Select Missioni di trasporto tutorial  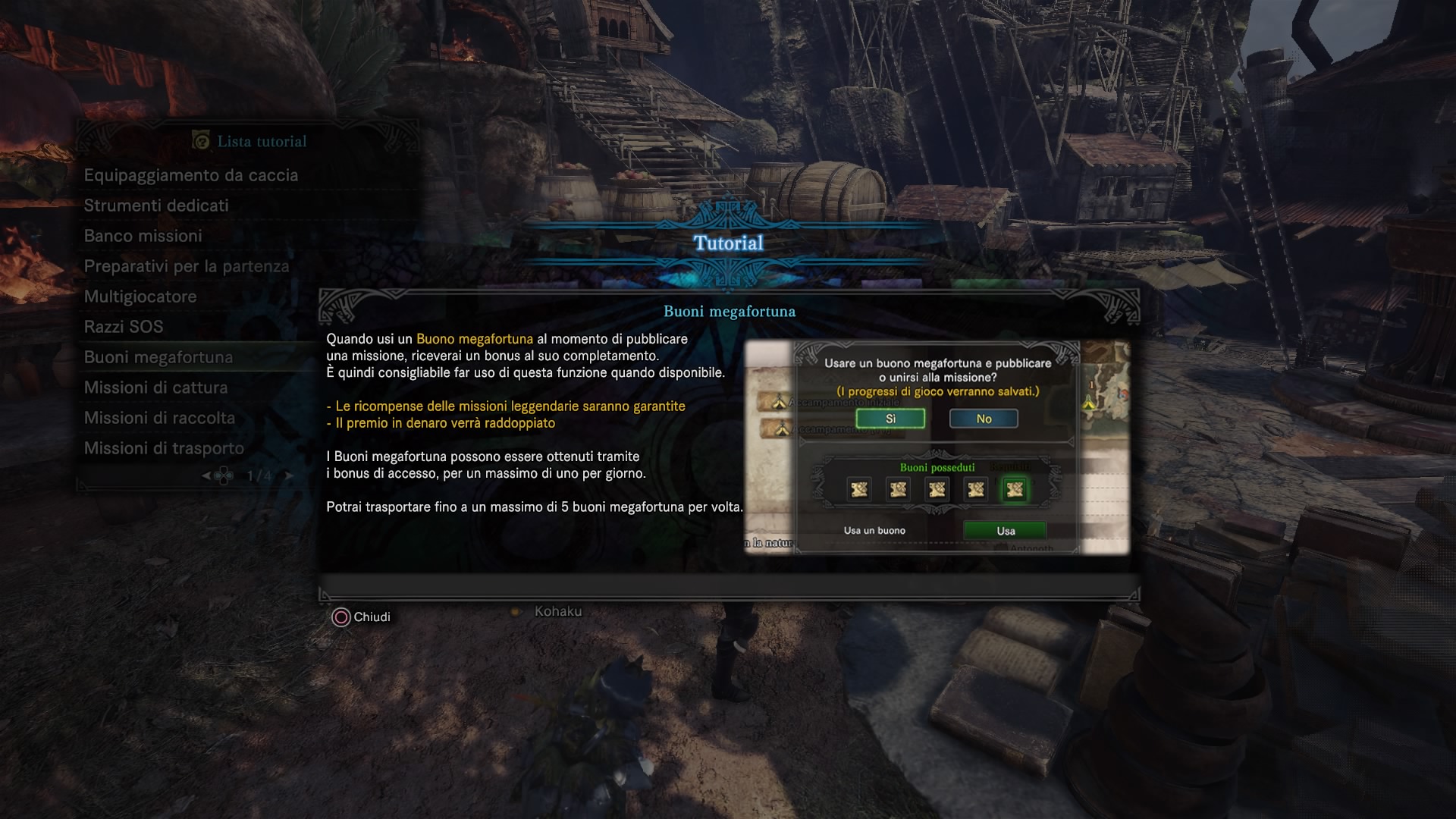tap(164, 448)
